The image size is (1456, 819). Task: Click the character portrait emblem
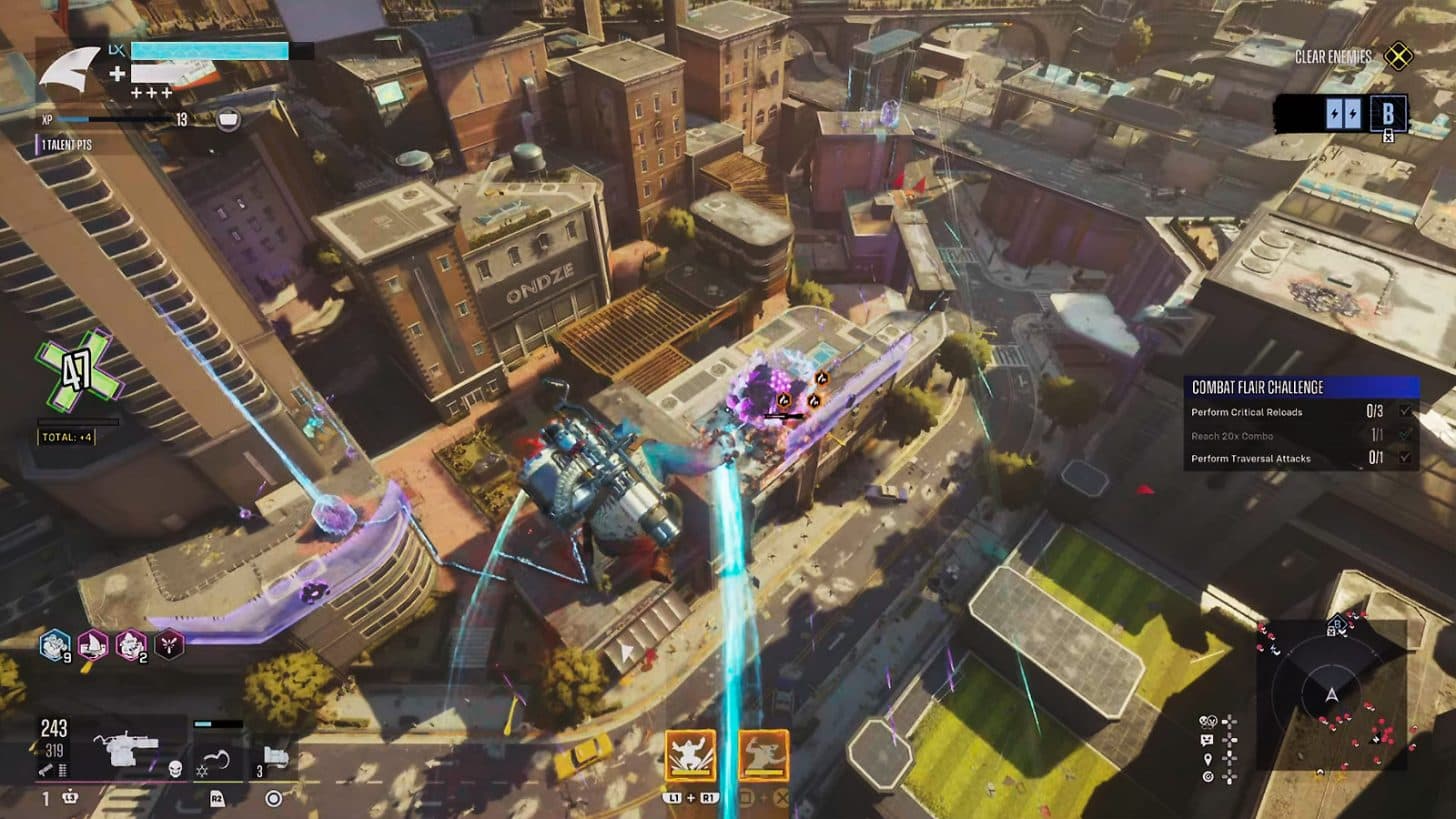(x=72, y=71)
